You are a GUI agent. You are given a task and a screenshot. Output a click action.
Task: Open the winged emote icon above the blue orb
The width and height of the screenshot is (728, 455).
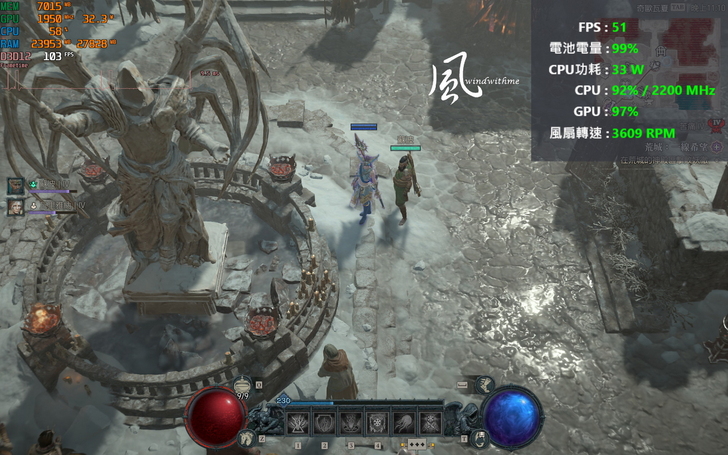[485, 383]
